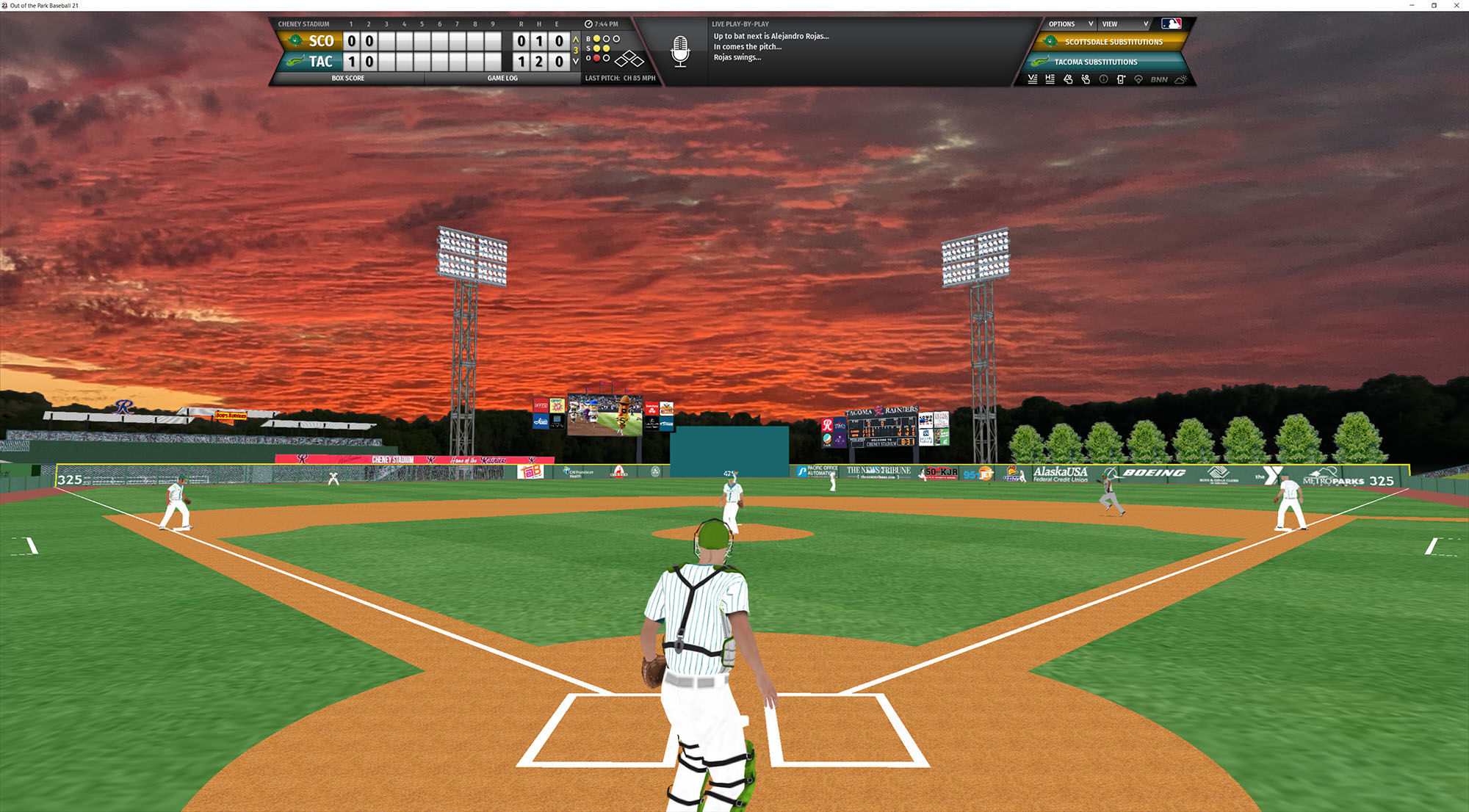Minimize the game window
The image size is (1469, 812).
1412,5
